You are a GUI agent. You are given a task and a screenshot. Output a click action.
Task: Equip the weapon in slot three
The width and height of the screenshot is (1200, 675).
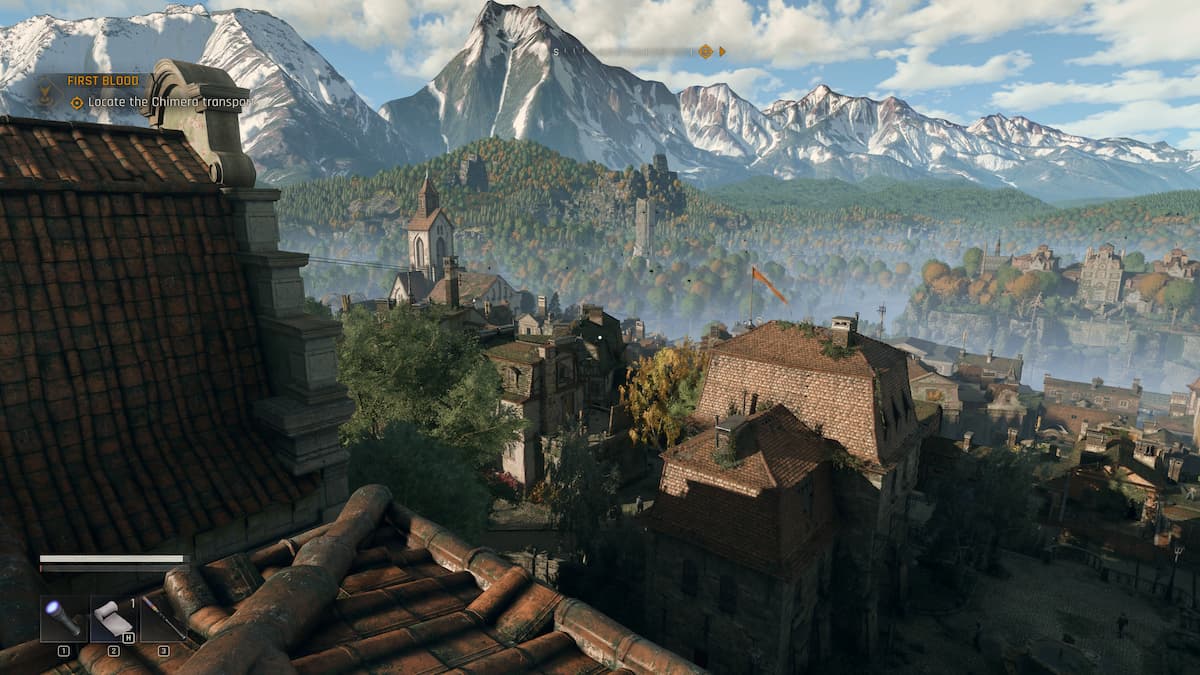[x=163, y=618]
